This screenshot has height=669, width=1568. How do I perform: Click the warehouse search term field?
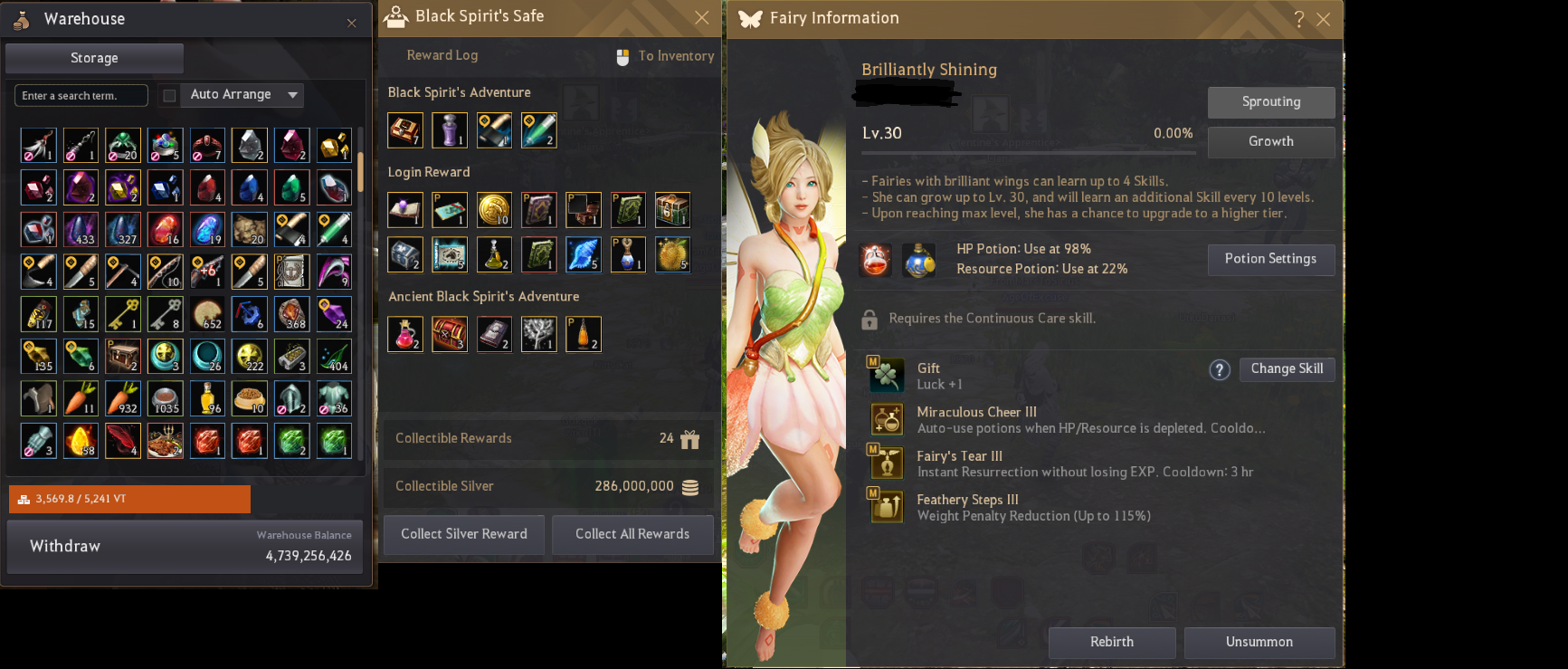click(81, 95)
